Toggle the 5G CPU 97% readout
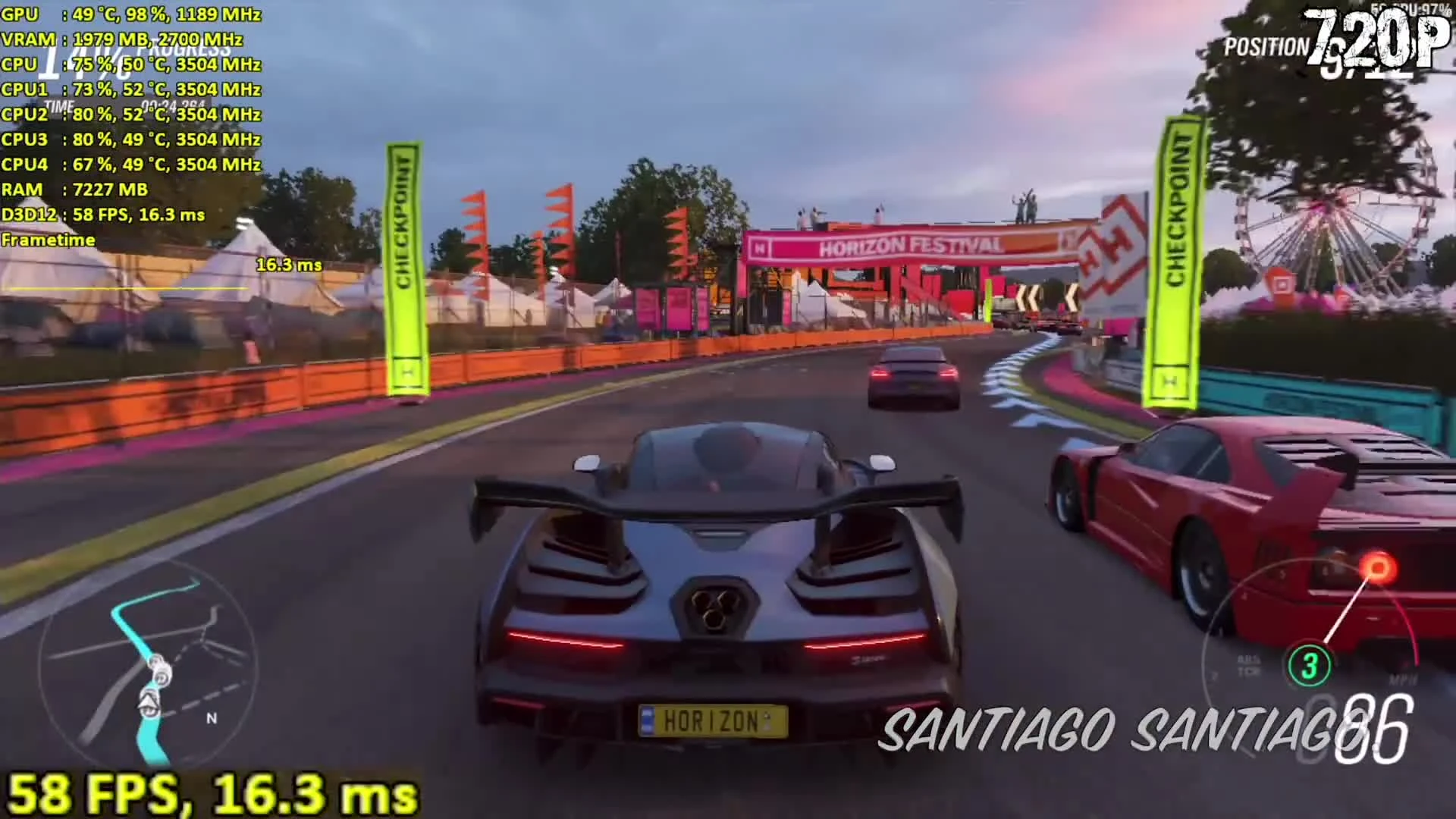The height and width of the screenshot is (819, 1456). click(x=1410, y=8)
